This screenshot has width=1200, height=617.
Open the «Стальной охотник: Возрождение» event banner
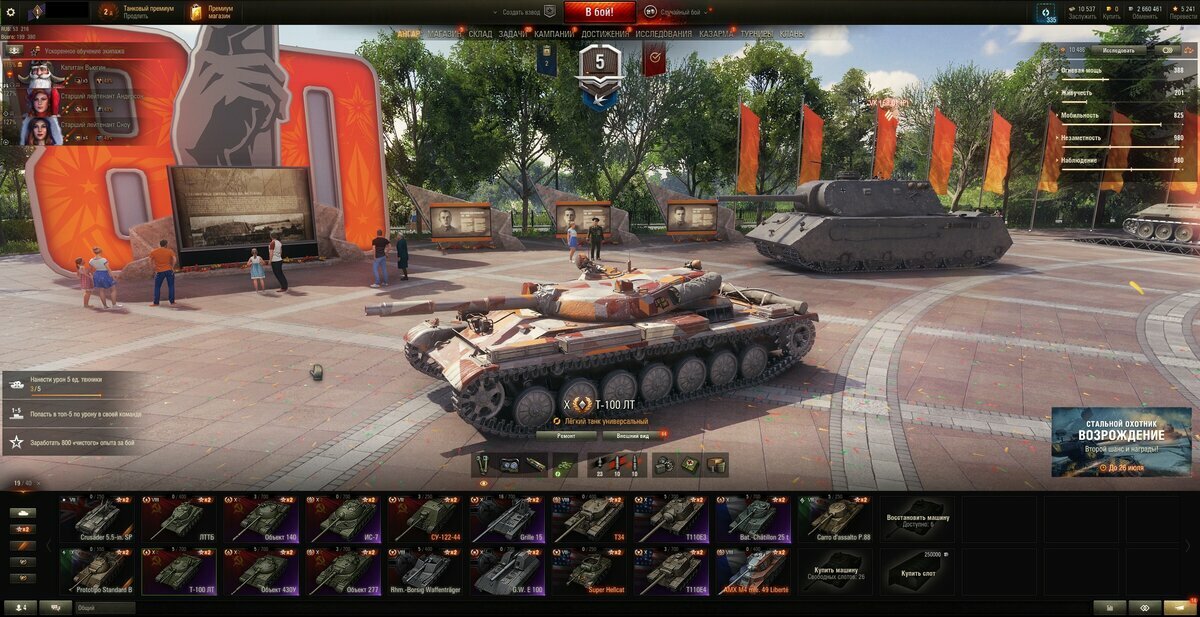point(1121,441)
